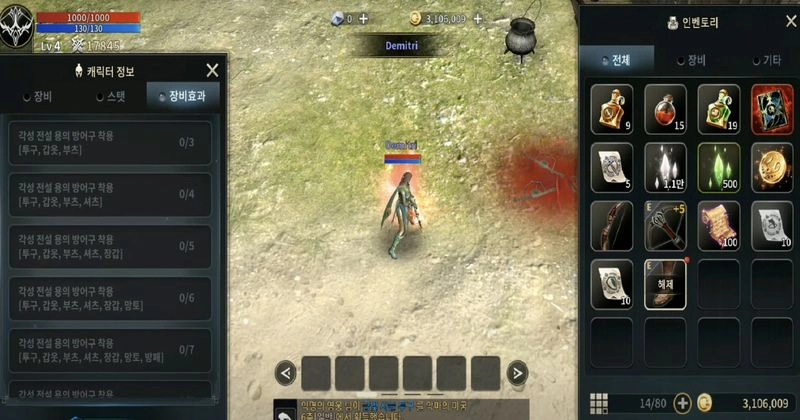Switch to the 장비 tab in character info
Screen dimensions: 800x420
pyautogui.click(x=38, y=96)
